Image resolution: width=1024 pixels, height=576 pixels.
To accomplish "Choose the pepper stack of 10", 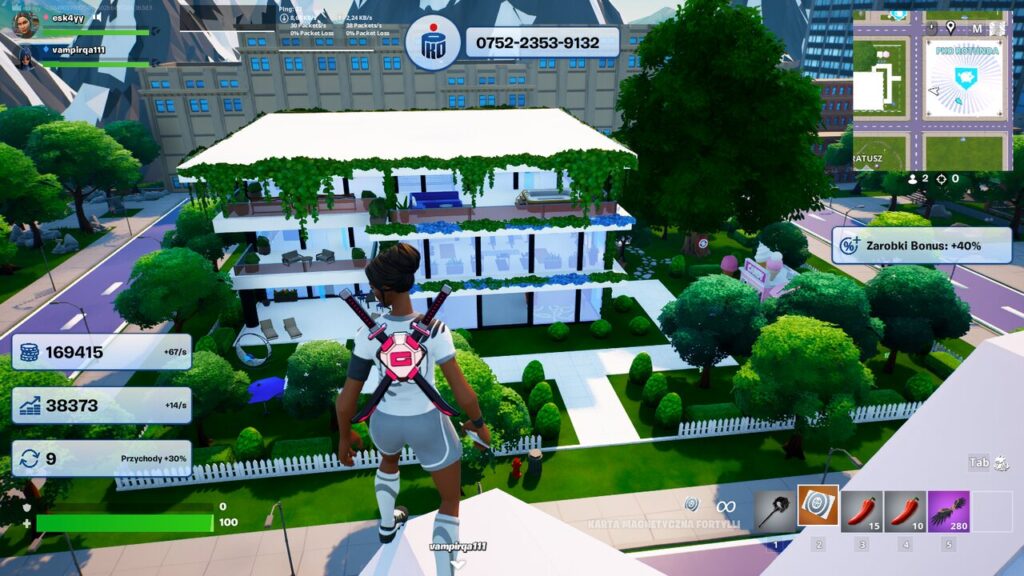I will coord(905,510).
